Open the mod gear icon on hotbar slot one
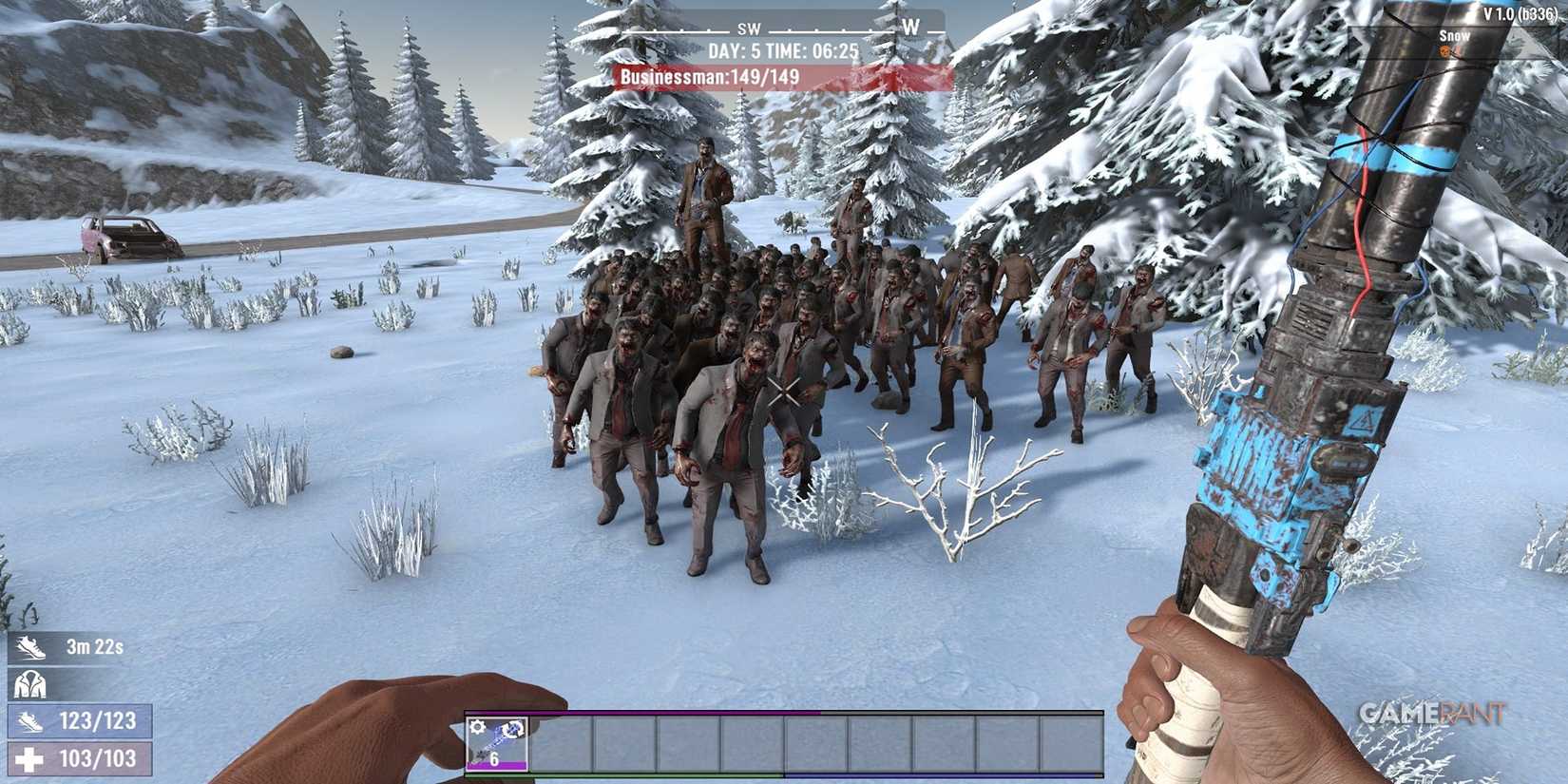Image resolution: width=1568 pixels, height=784 pixels. [x=478, y=727]
